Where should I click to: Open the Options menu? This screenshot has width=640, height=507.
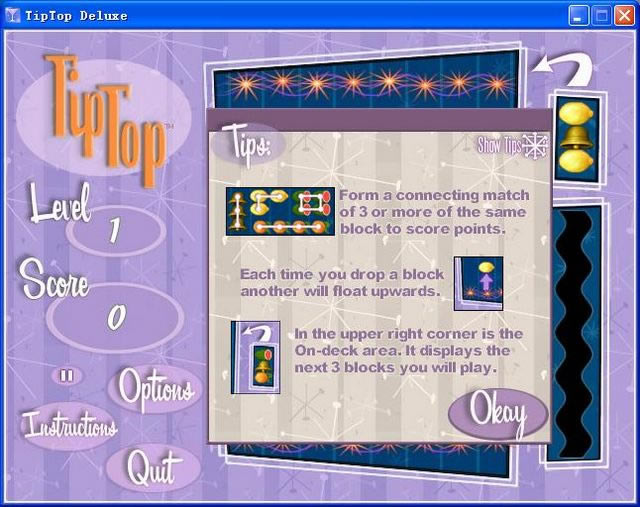tap(157, 388)
